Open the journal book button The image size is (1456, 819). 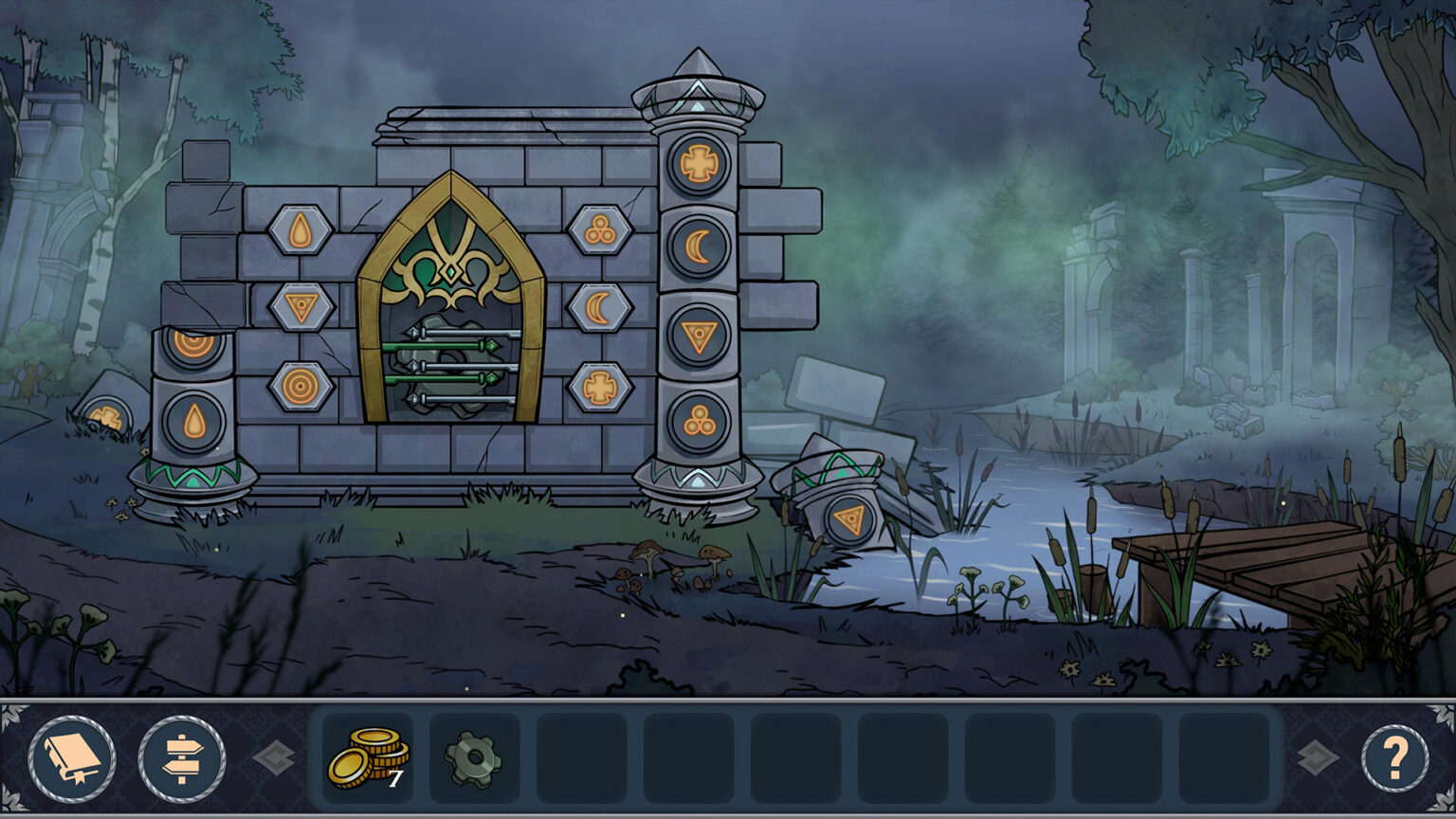pyautogui.click(x=72, y=758)
